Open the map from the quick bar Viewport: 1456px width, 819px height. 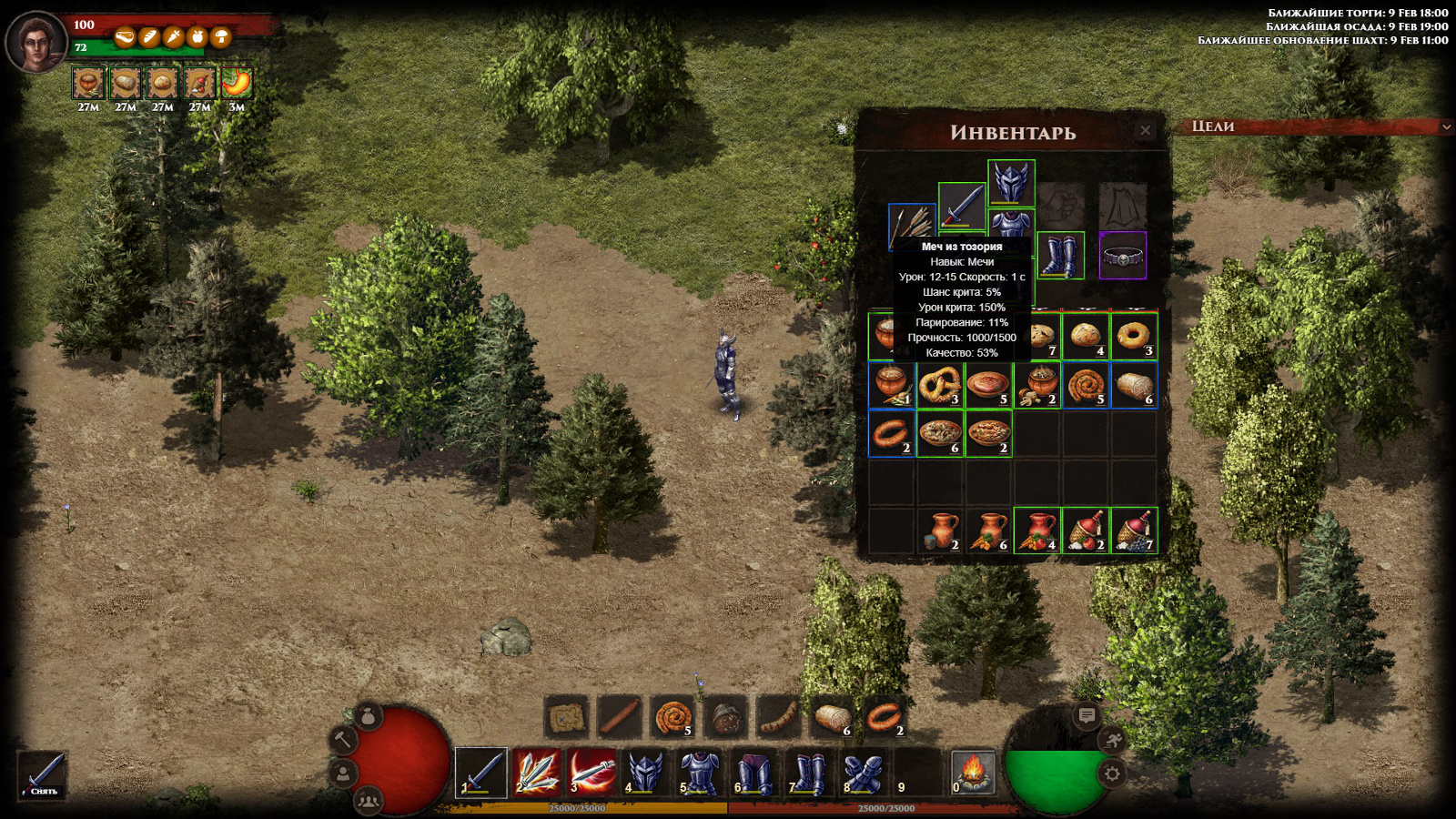tap(566, 717)
